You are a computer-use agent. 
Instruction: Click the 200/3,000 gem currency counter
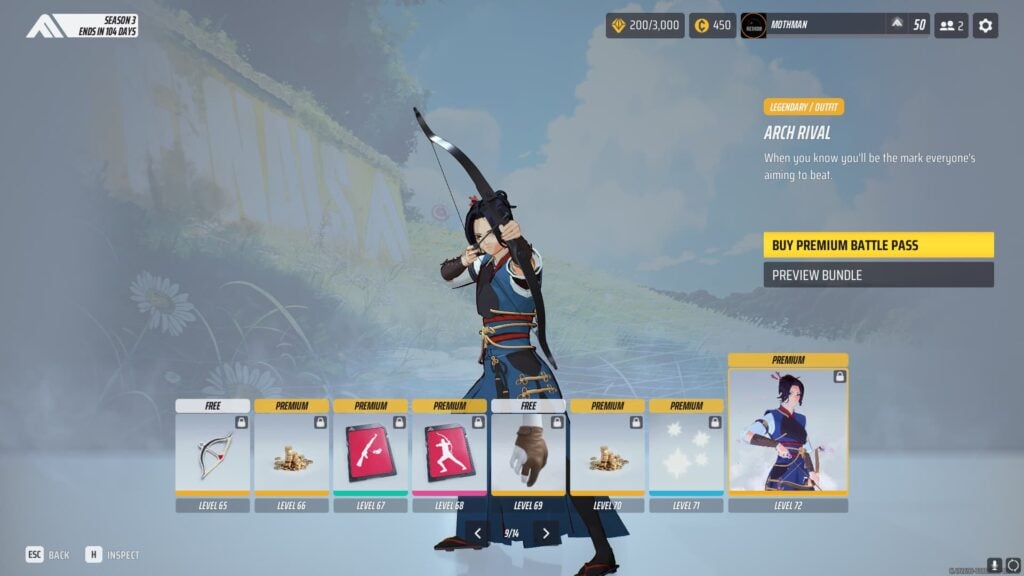click(x=643, y=25)
